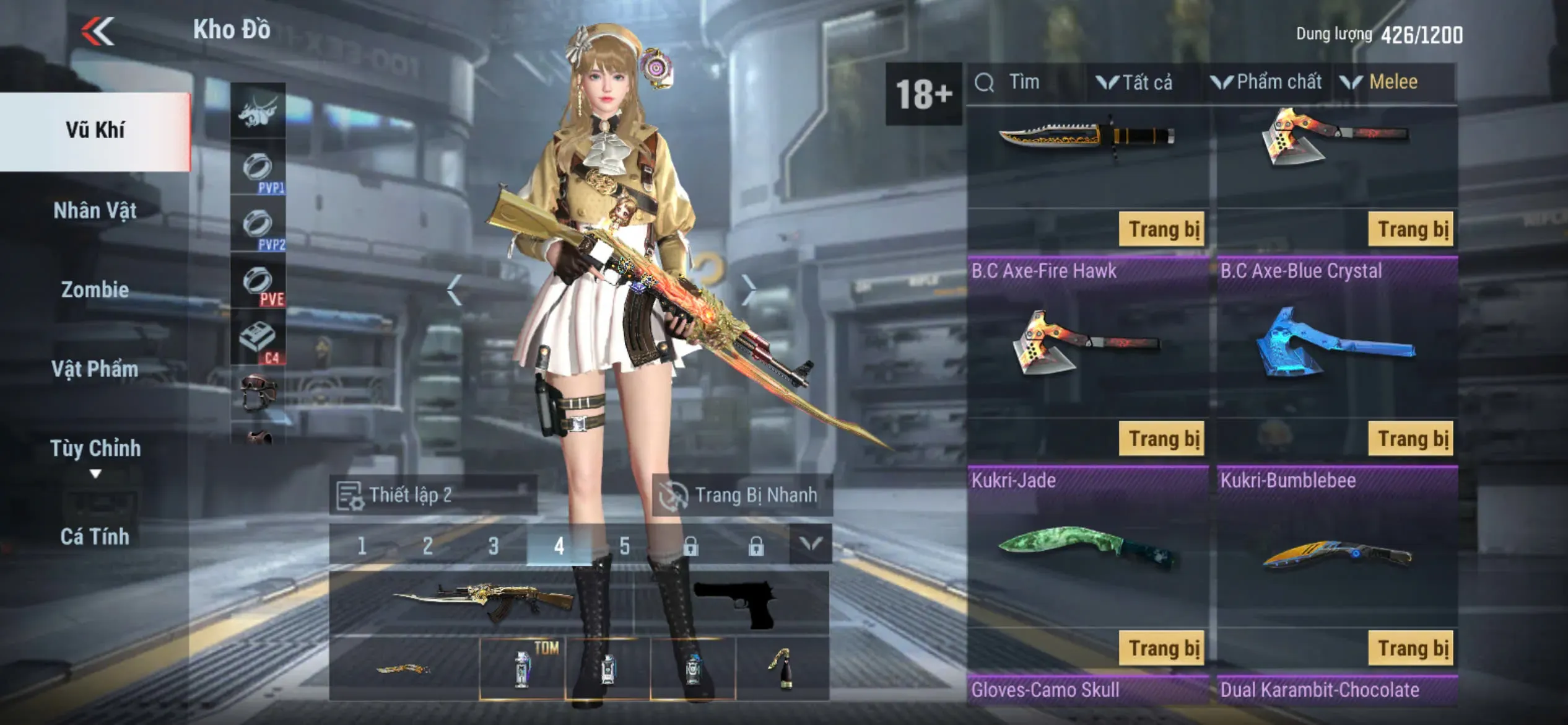The width and height of the screenshot is (1568, 725).
Task: Switch to the Nhân Vật tab
Action: 95,211
